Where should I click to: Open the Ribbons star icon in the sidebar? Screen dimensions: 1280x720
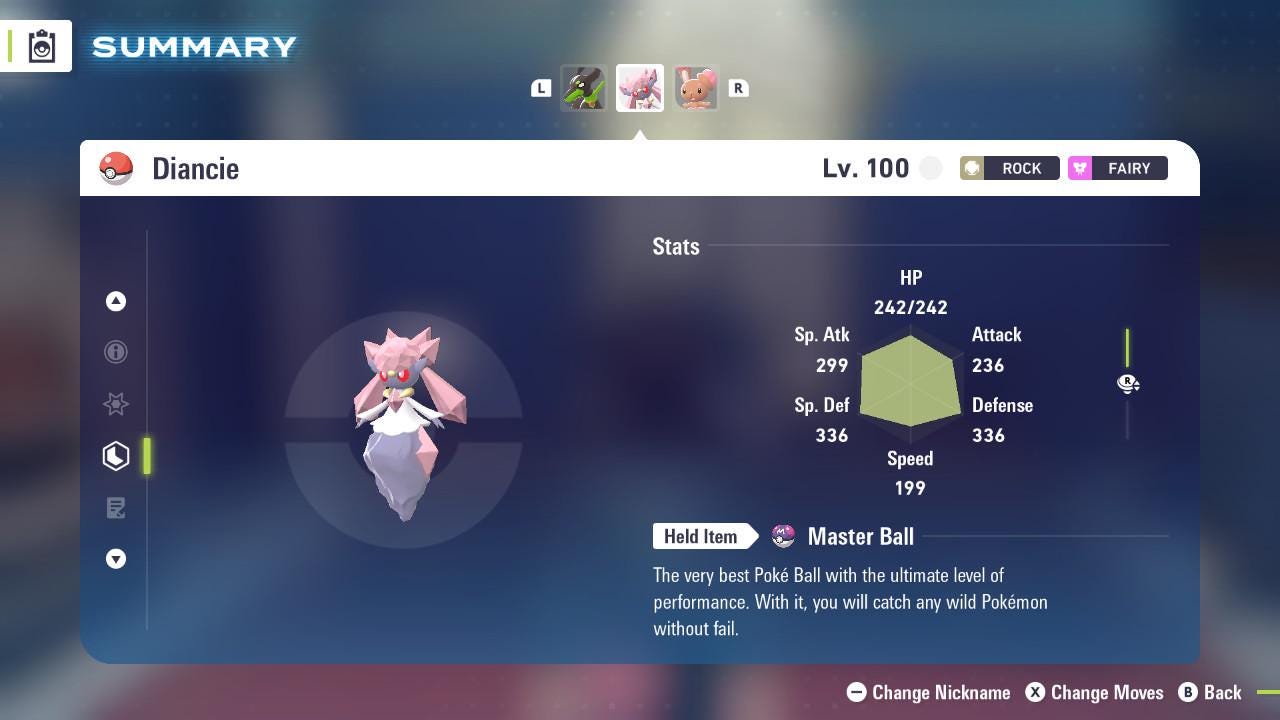116,404
